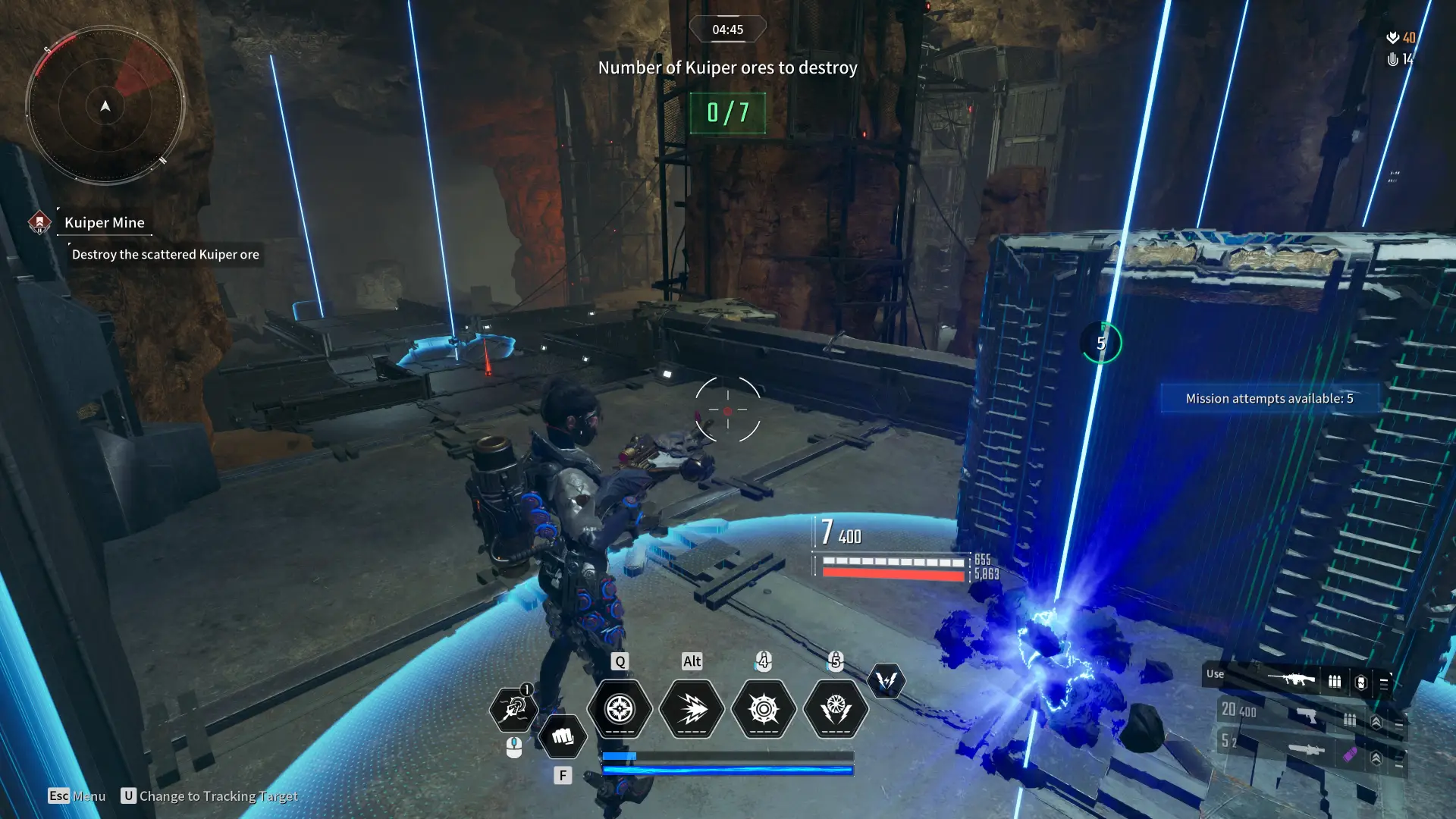Click the purple ammo type icon
Viewport: 1456px width, 819px height.
(x=1350, y=755)
